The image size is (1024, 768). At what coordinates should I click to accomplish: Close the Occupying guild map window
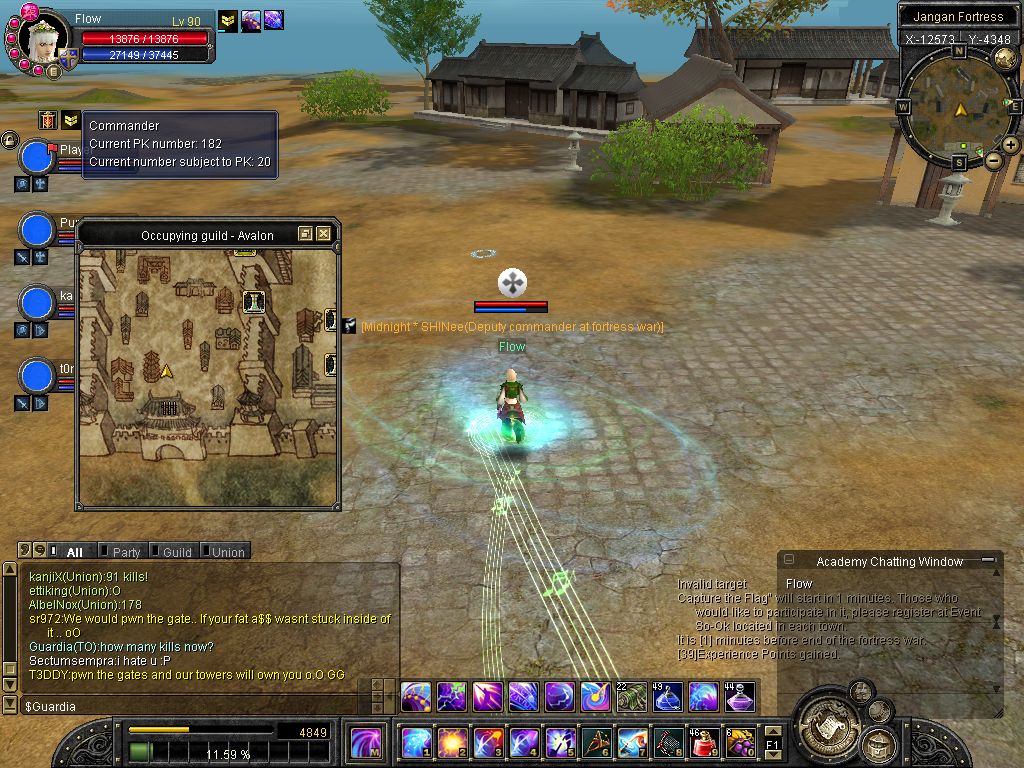click(323, 234)
